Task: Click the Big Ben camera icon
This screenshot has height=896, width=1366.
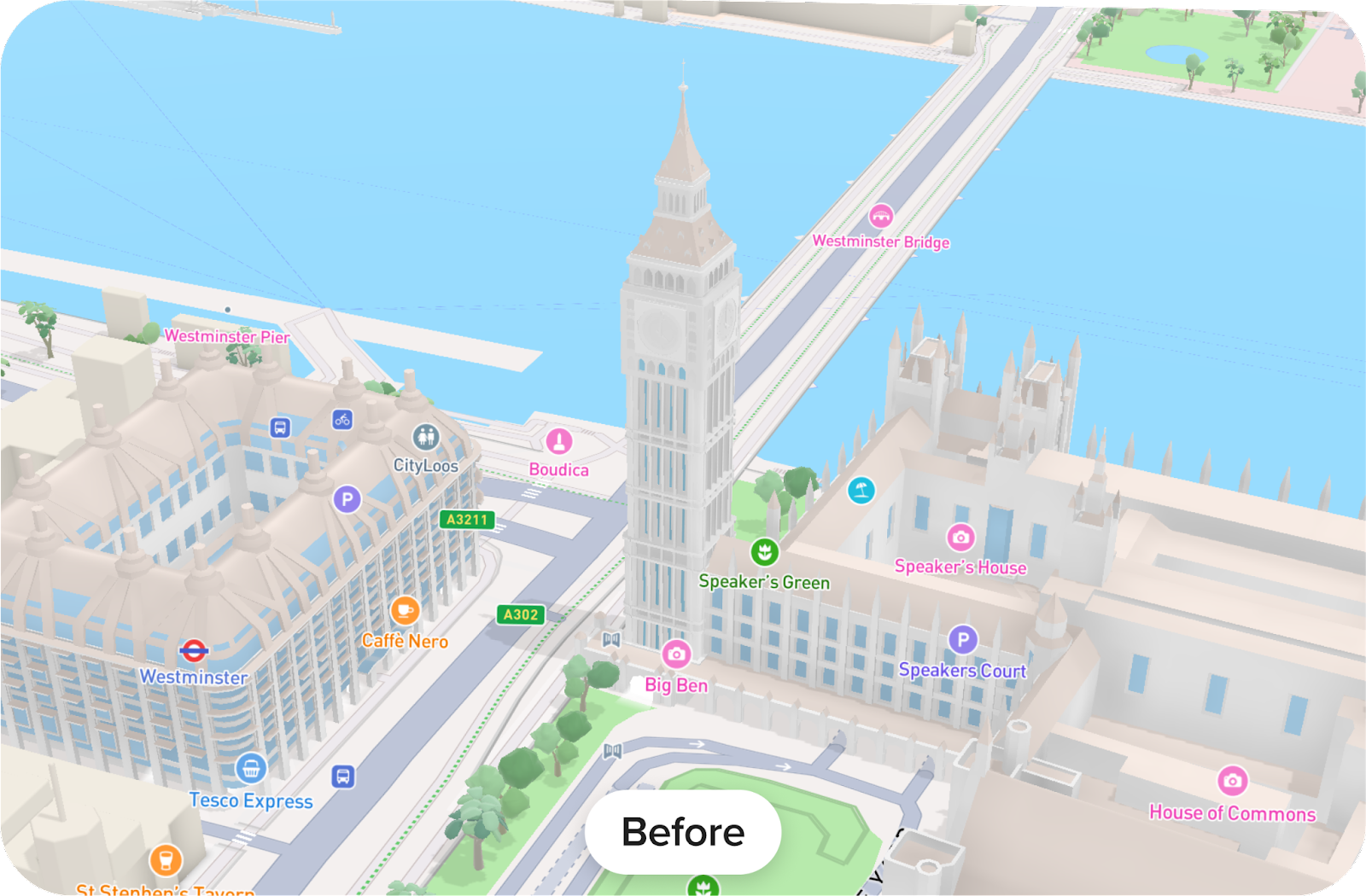Action: pyautogui.click(x=677, y=655)
